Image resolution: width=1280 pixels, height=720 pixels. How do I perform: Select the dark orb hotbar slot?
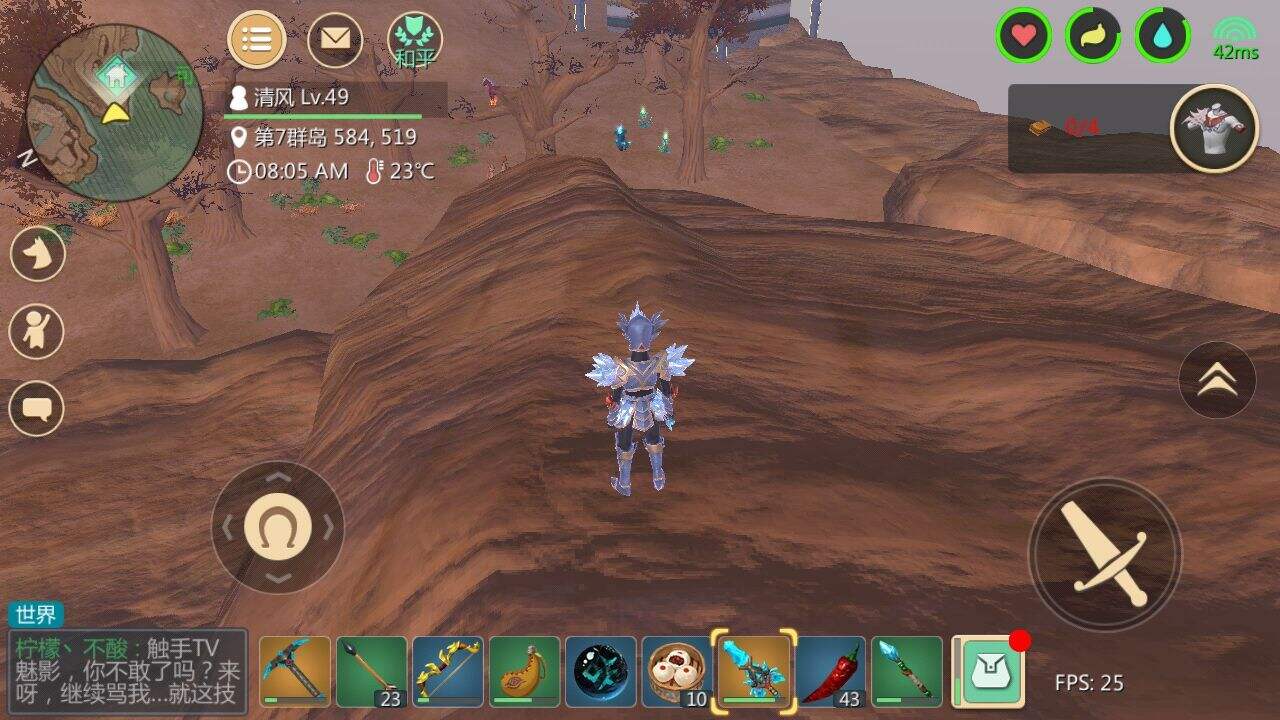(601, 671)
